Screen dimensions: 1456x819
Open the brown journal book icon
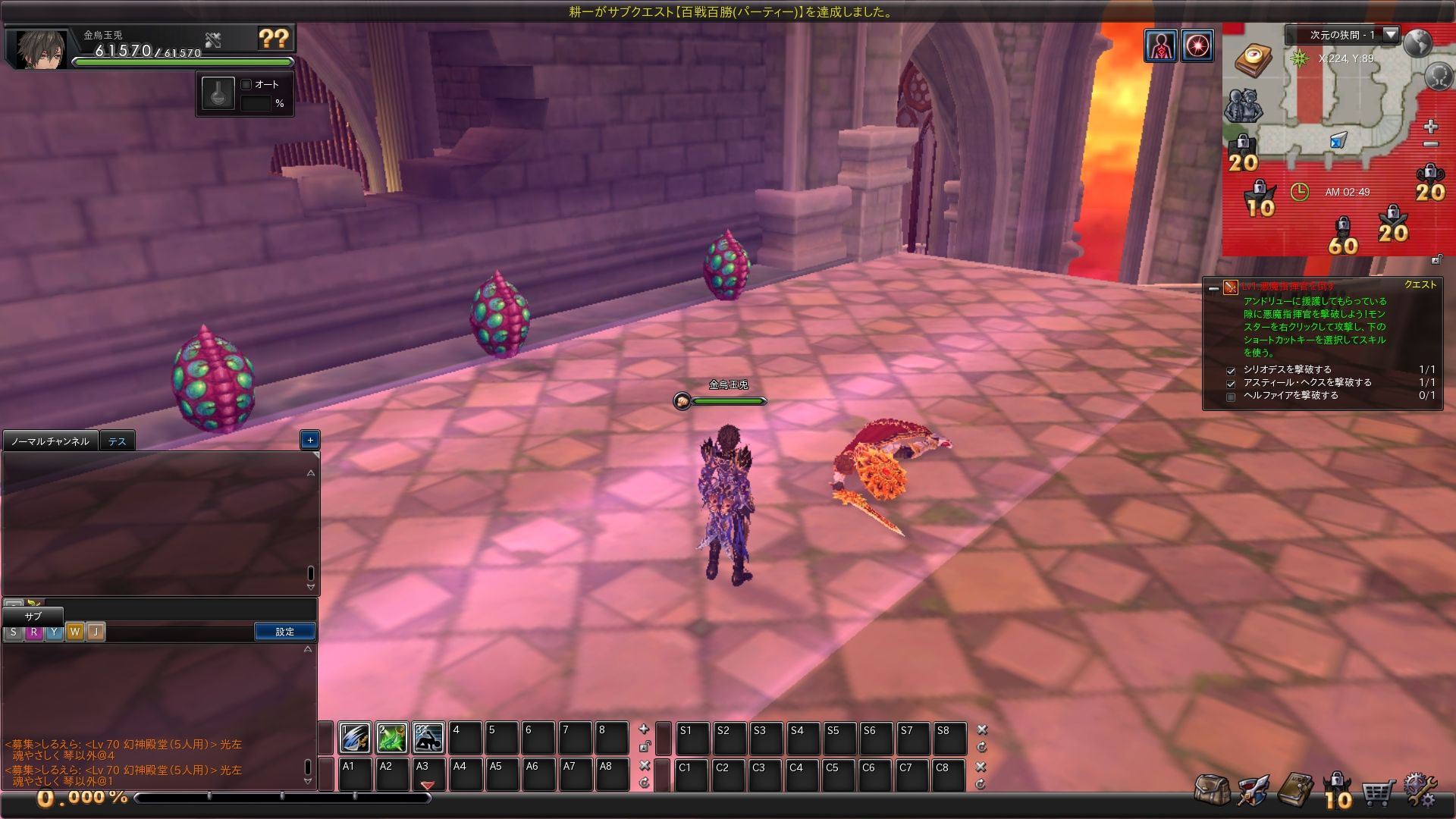point(1294,789)
